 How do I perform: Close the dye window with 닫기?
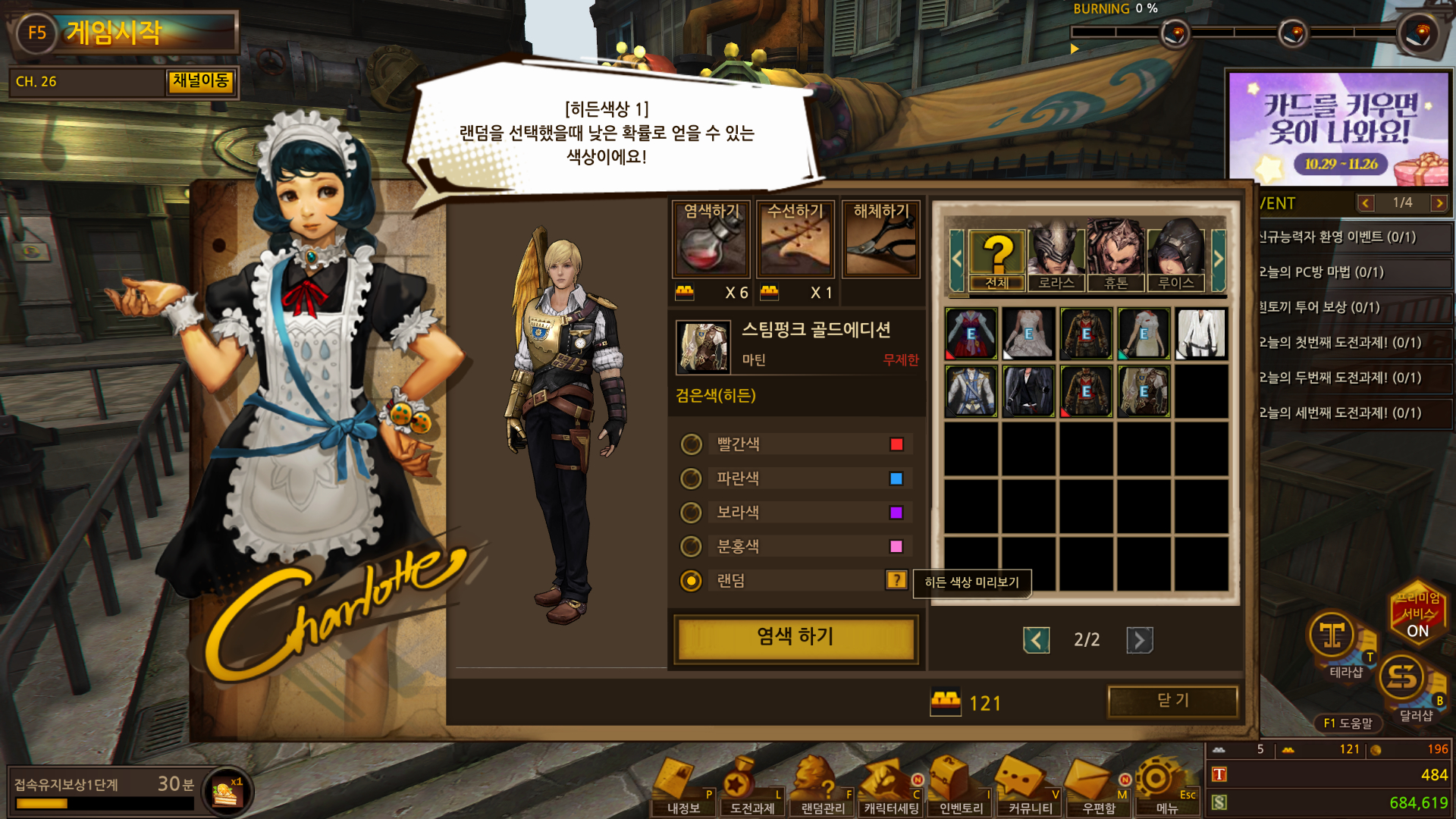[1172, 701]
